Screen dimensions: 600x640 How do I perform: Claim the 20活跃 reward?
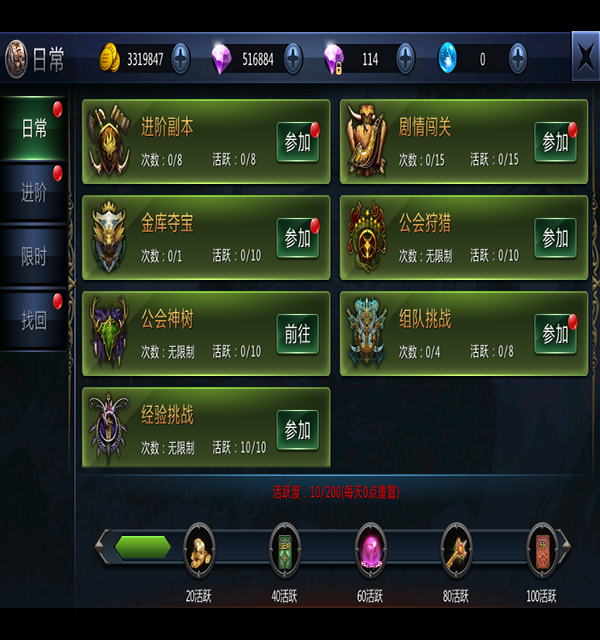coord(199,548)
